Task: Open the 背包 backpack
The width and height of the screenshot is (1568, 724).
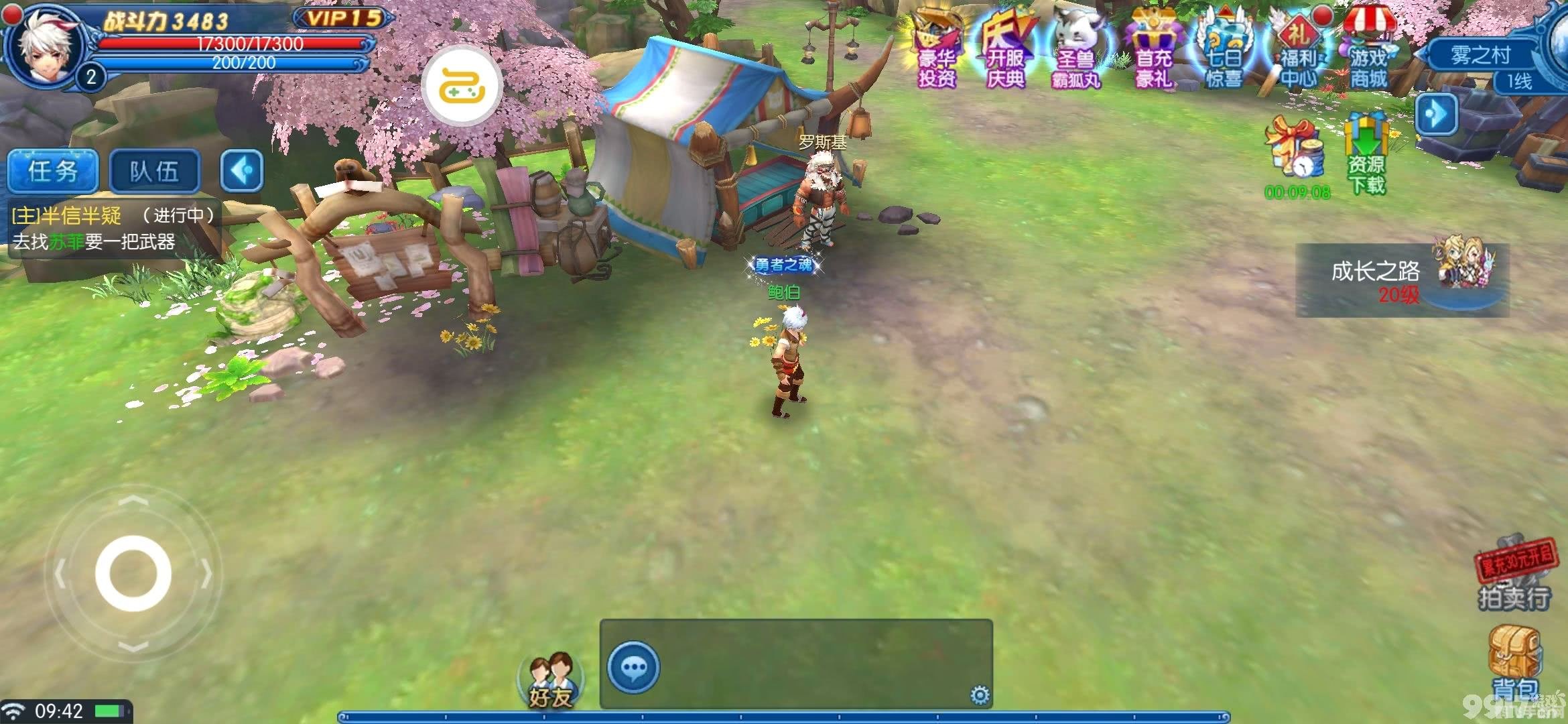Action: pyautogui.click(x=1514, y=664)
